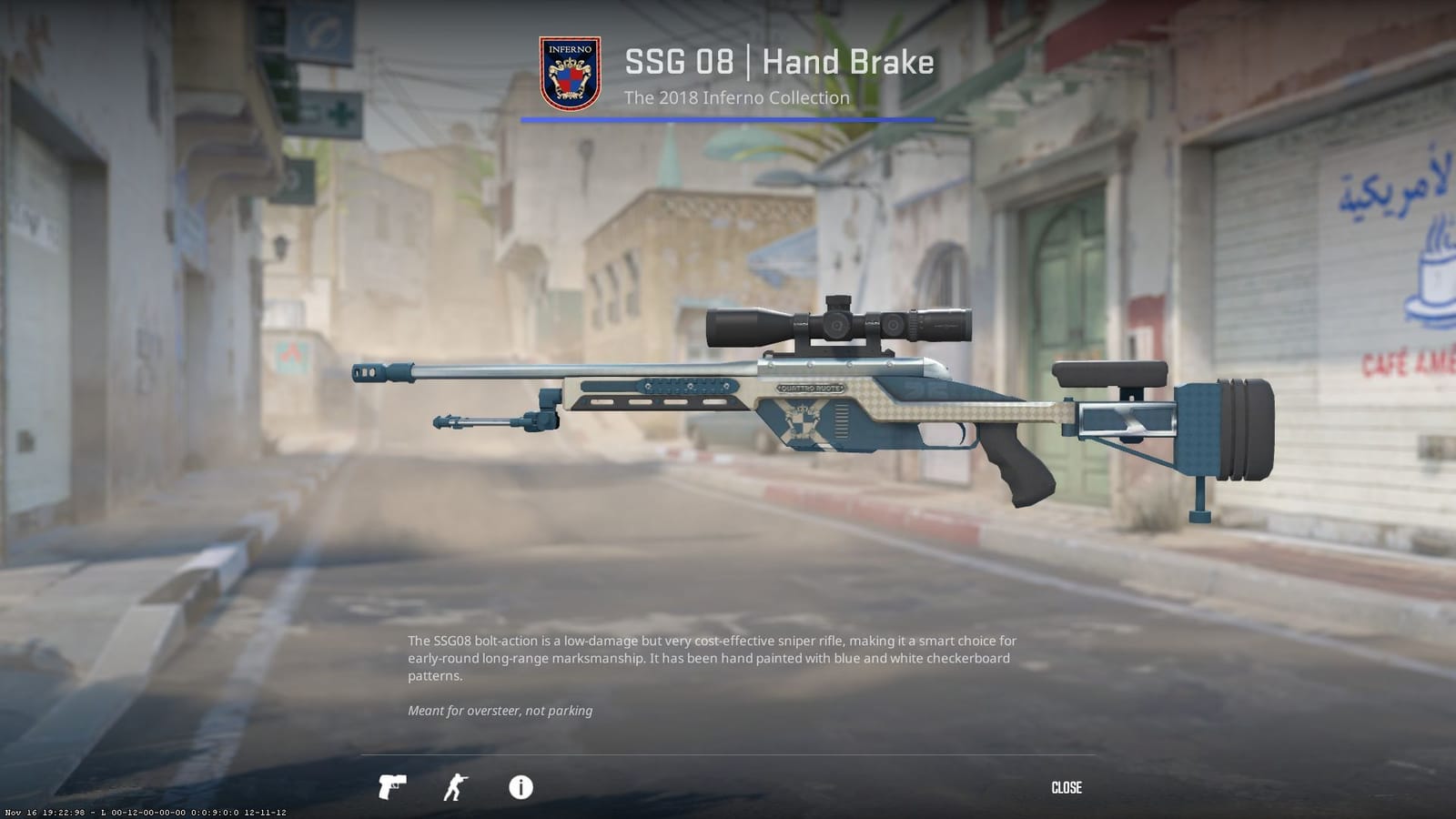Click the flavor text 'Meant for oversteer, not parking'
Image resolution: width=1456 pixels, height=819 pixels.
coord(500,711)
